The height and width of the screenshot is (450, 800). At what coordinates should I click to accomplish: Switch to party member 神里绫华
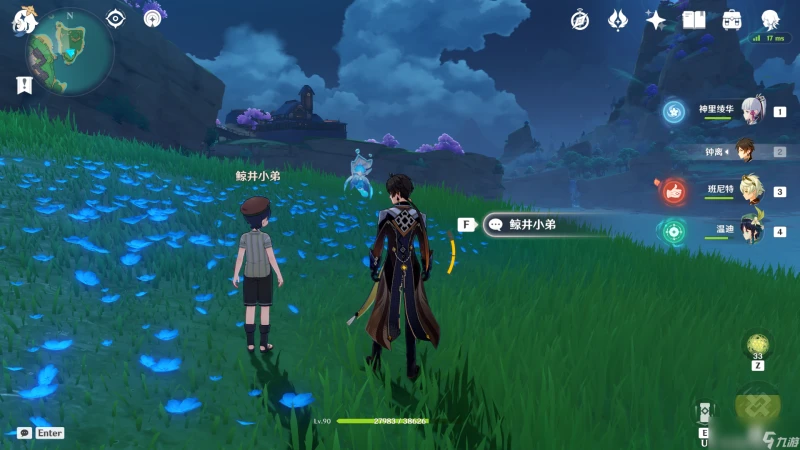pos(750,111)
